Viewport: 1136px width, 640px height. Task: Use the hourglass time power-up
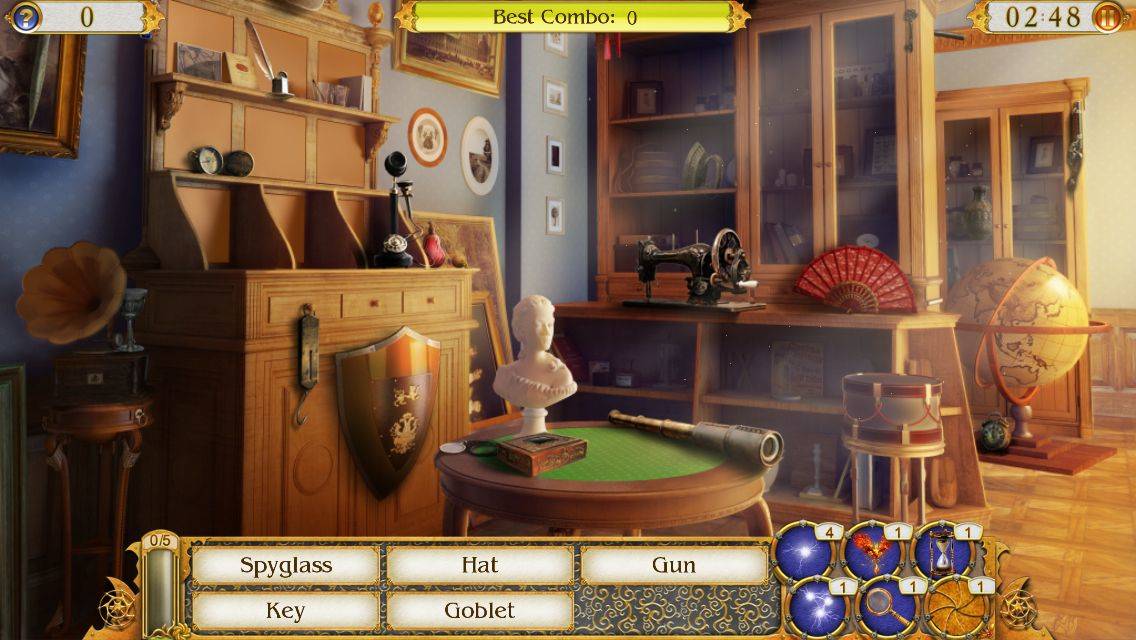click(x=942, y=552)
